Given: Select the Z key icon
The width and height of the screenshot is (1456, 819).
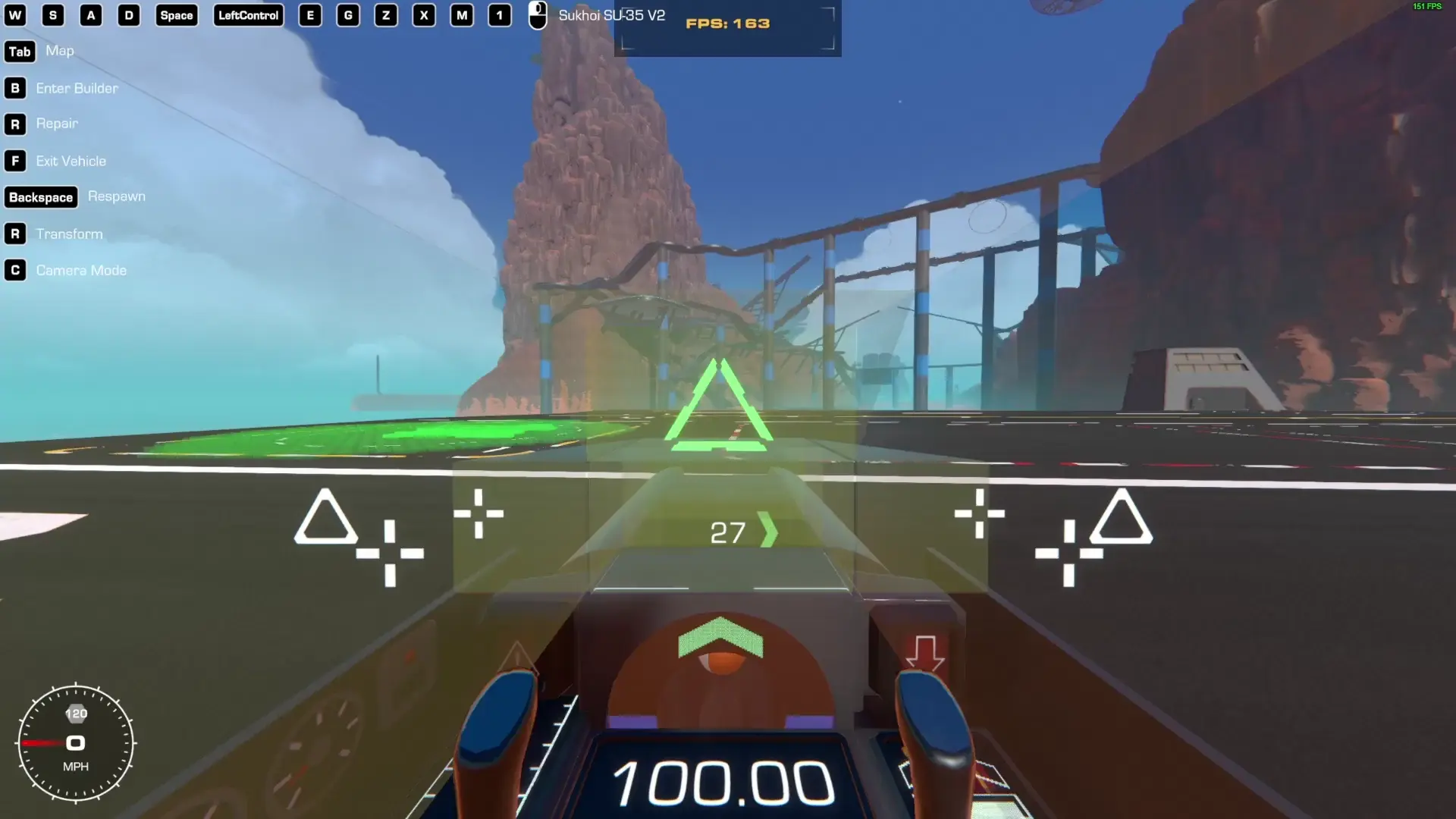Looking at the screenshot, I should 386,15.
